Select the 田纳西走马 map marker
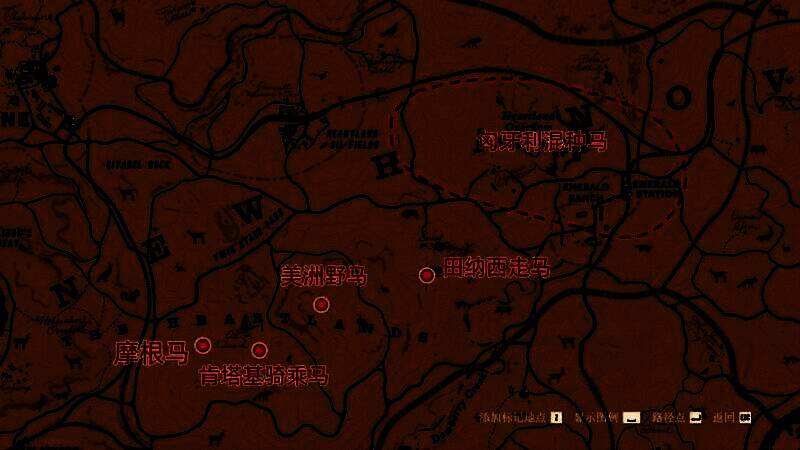Screen dimensions: 800x450 pyautogui.click(x=427, y=275)
